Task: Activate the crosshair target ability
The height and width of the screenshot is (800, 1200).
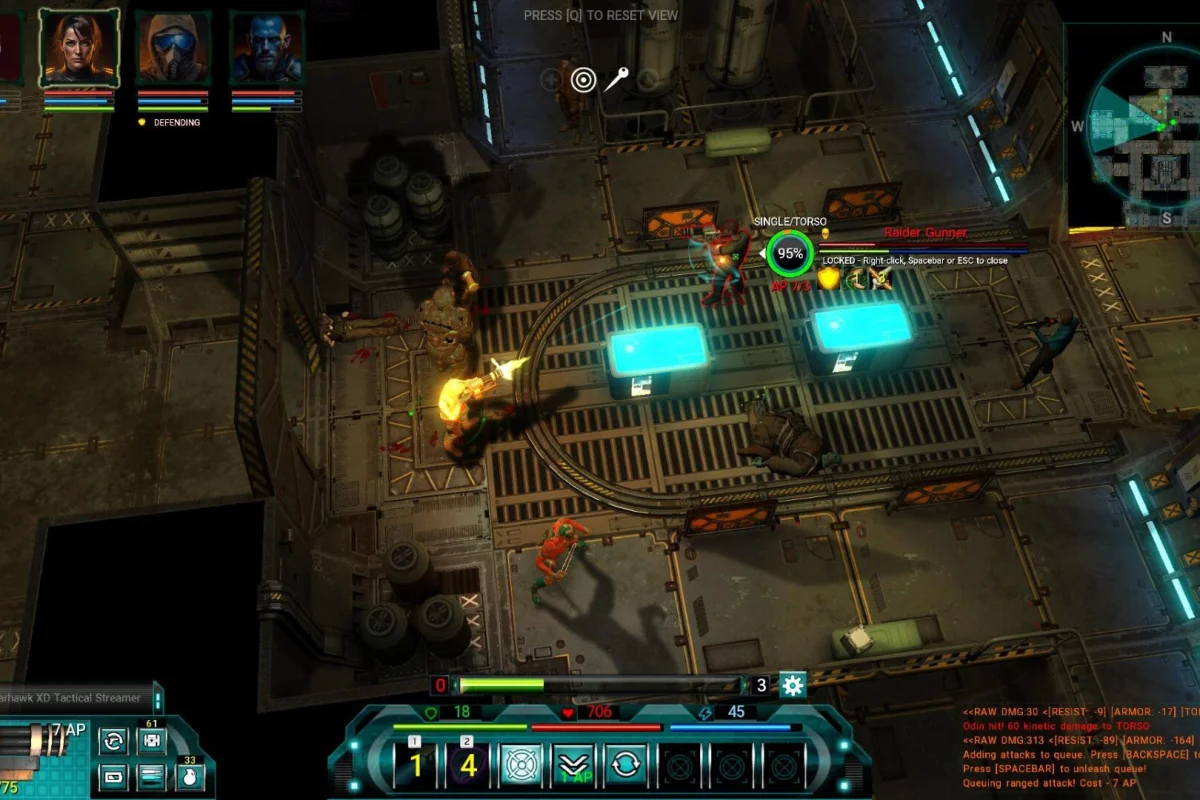Action: [521, 765]
